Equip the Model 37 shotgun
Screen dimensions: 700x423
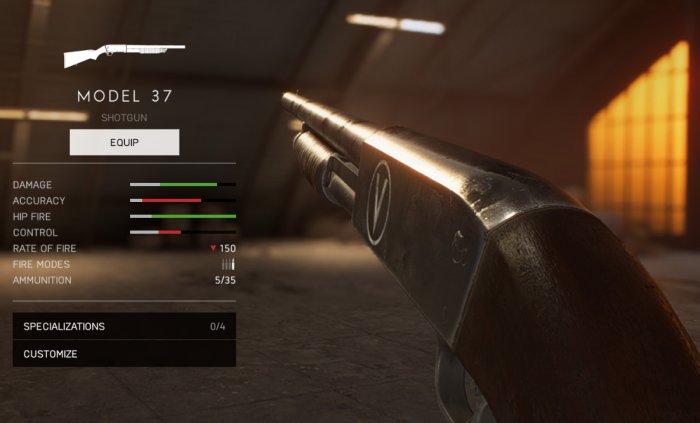pos(124,142)
